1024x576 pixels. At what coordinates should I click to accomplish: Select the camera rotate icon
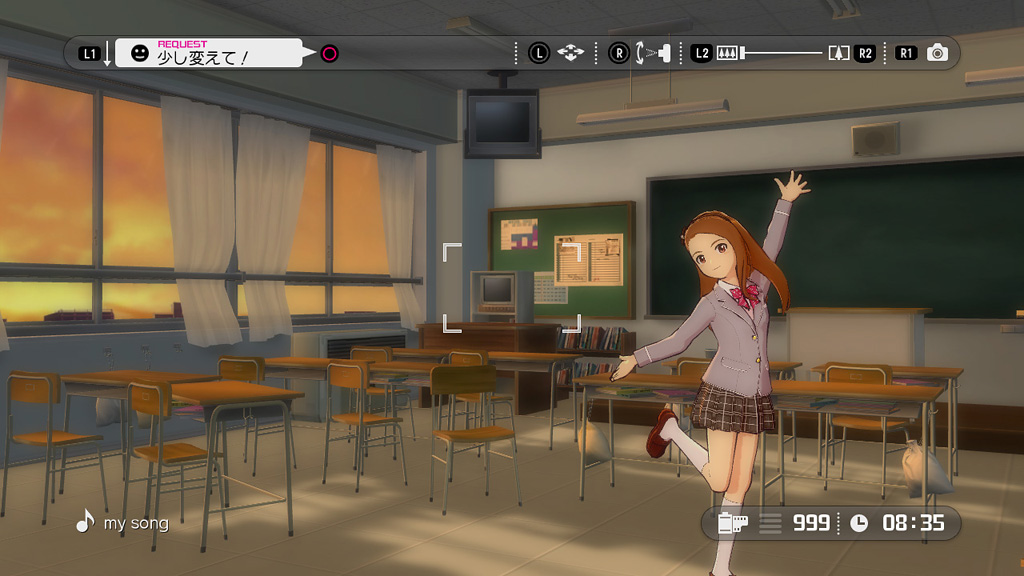click(x=651, y=53)
